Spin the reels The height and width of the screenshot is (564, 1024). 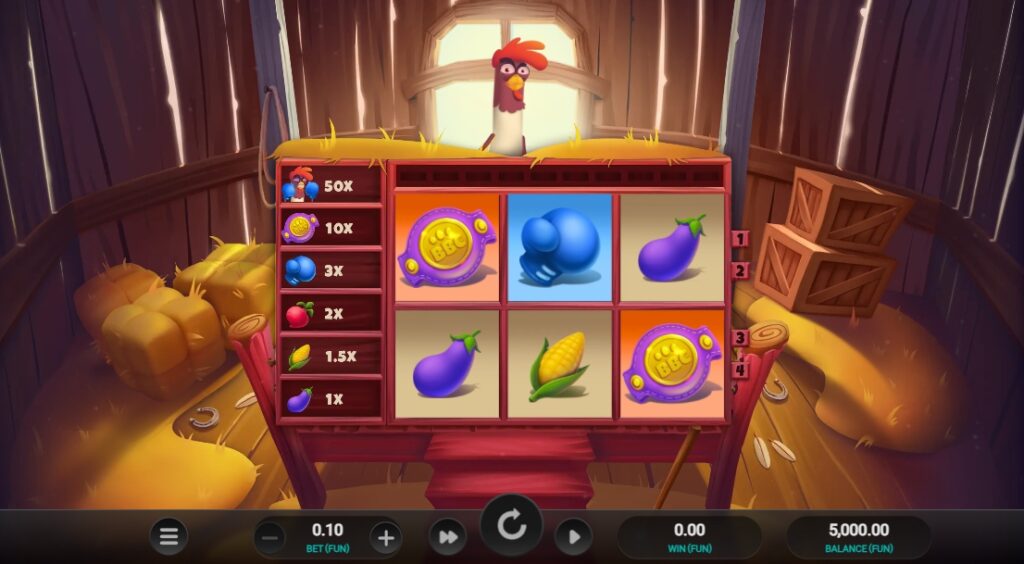pyautogui.click(x=511, y=526)
